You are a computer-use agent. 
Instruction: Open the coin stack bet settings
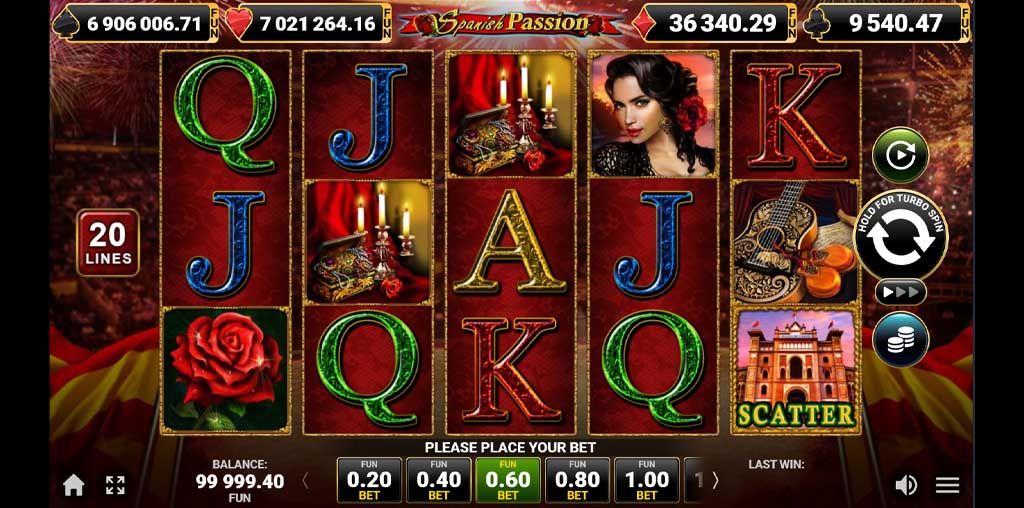[x=900, y=340]
